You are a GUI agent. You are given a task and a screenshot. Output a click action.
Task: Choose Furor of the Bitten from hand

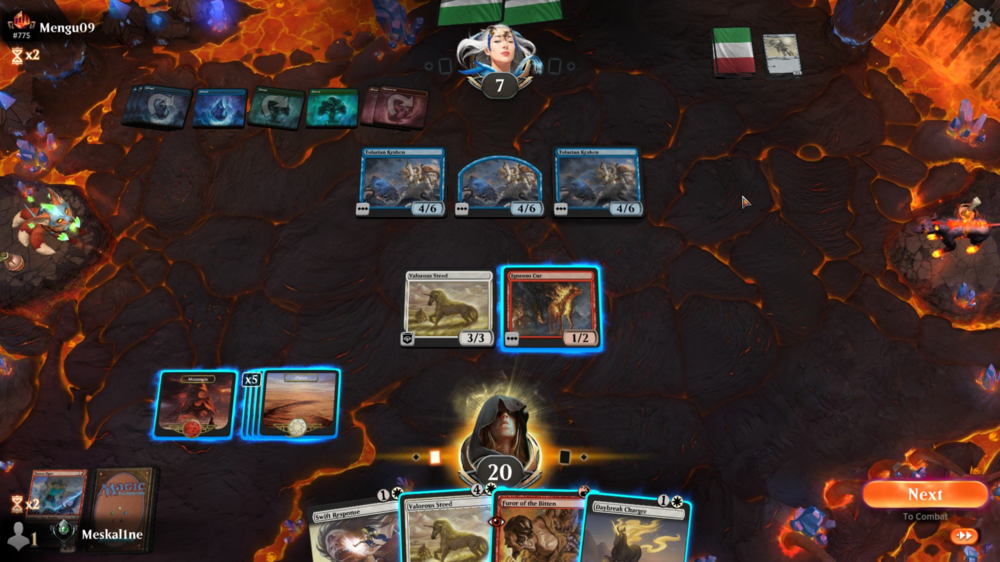pyautogui.click(x=538, y=530)
